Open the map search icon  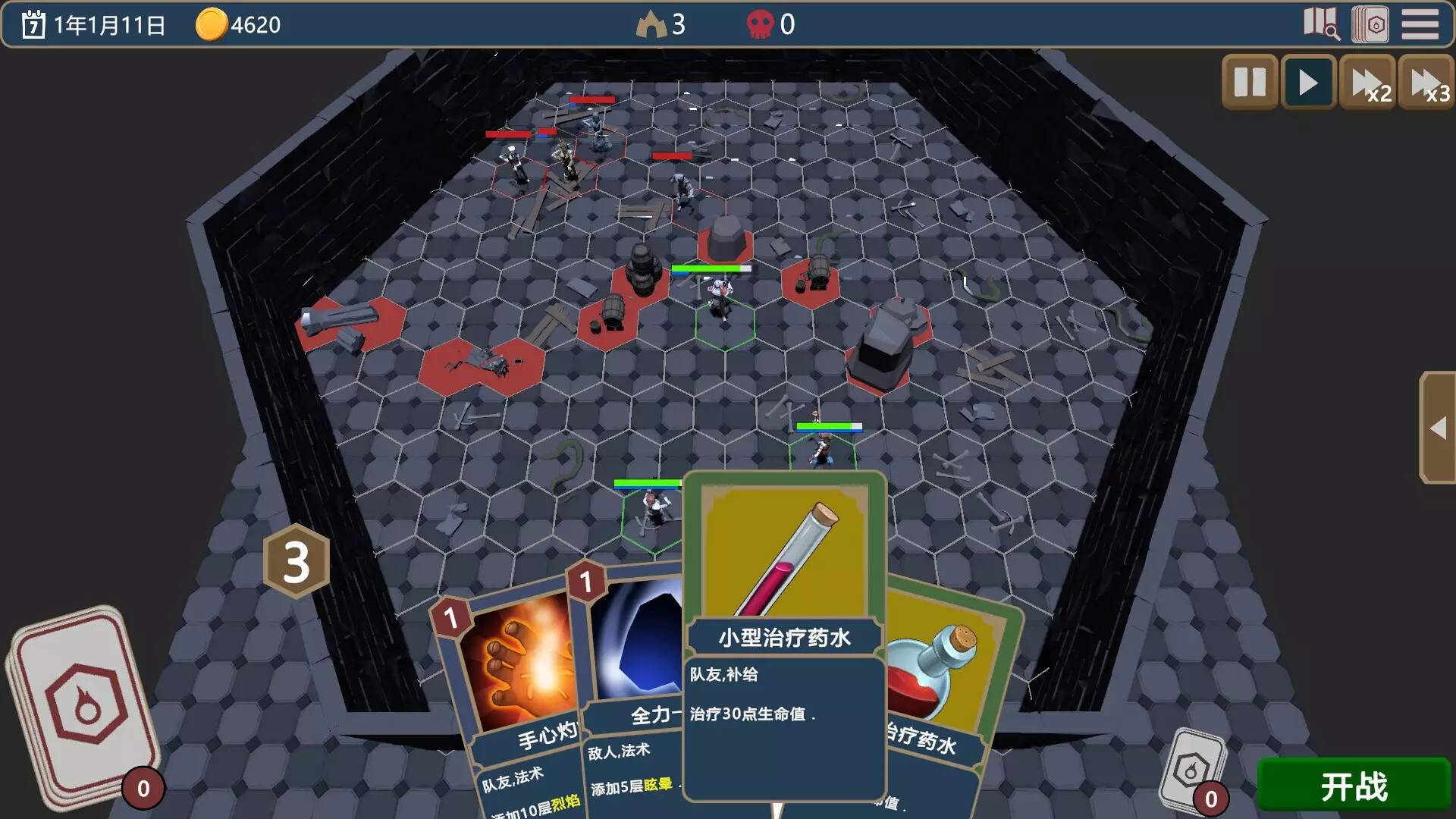(1323, 25)
